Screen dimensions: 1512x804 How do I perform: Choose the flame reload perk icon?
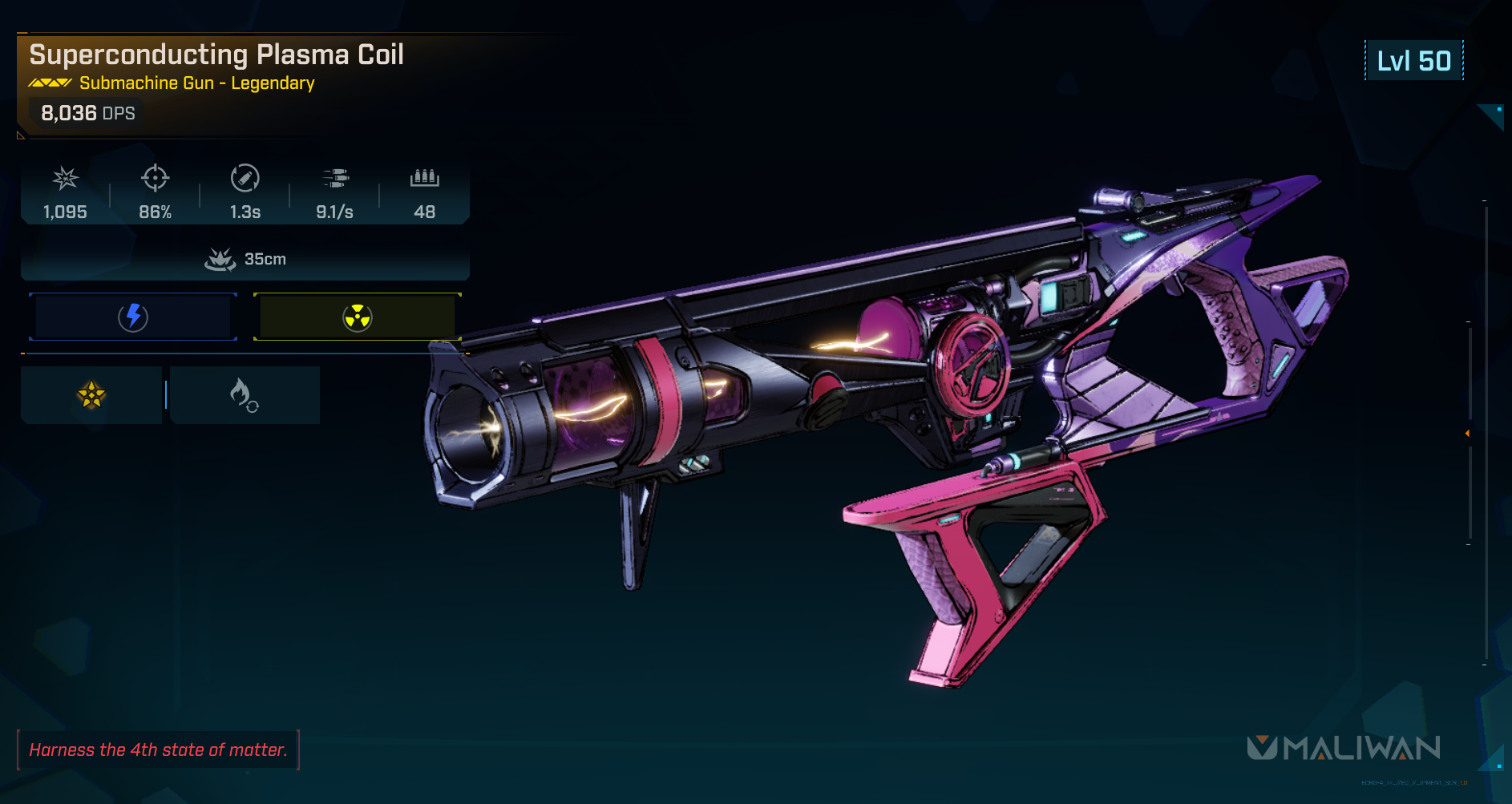coord(243,394)
